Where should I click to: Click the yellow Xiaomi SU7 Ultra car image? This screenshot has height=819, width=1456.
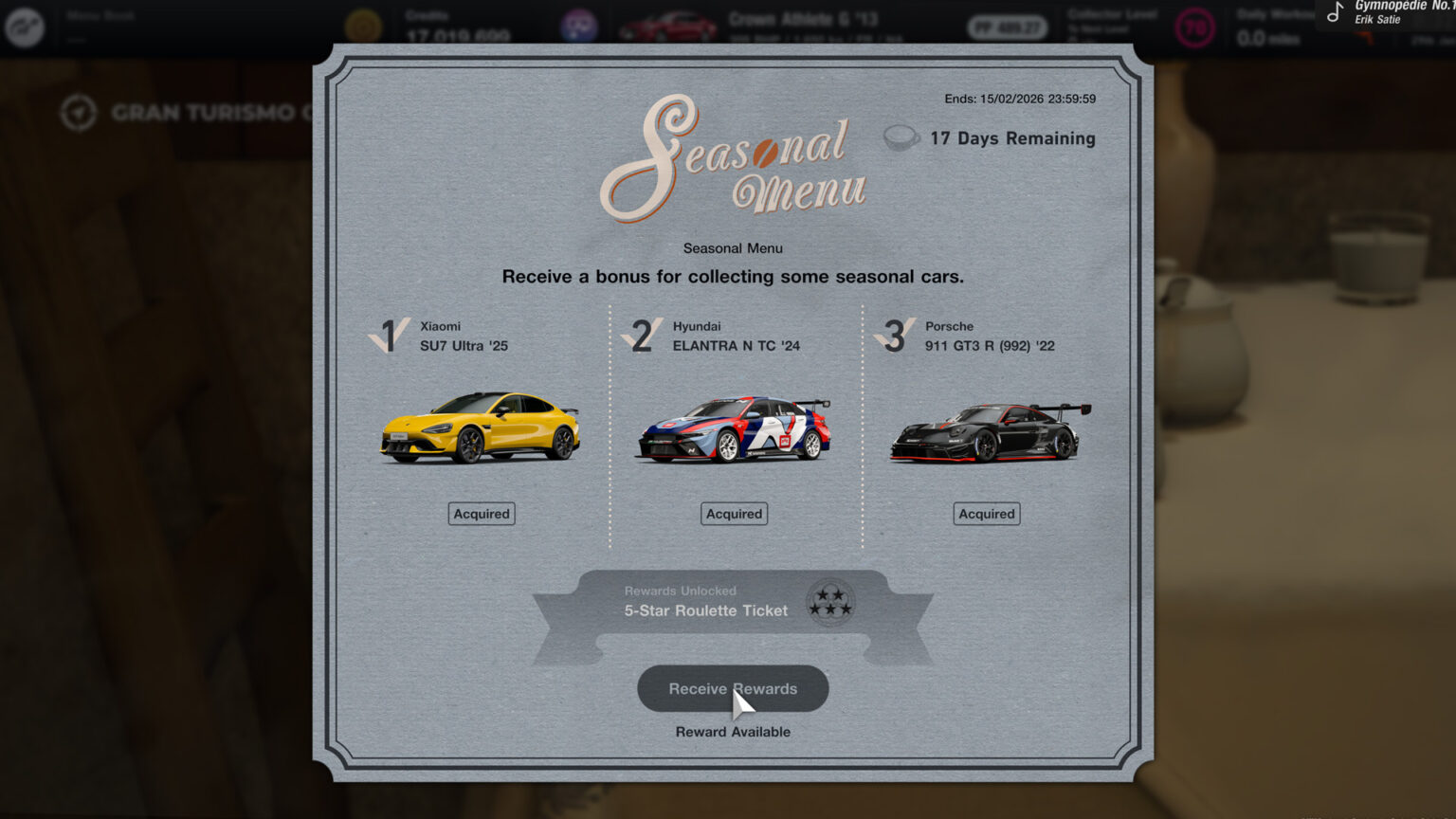(x=482, y=429)
